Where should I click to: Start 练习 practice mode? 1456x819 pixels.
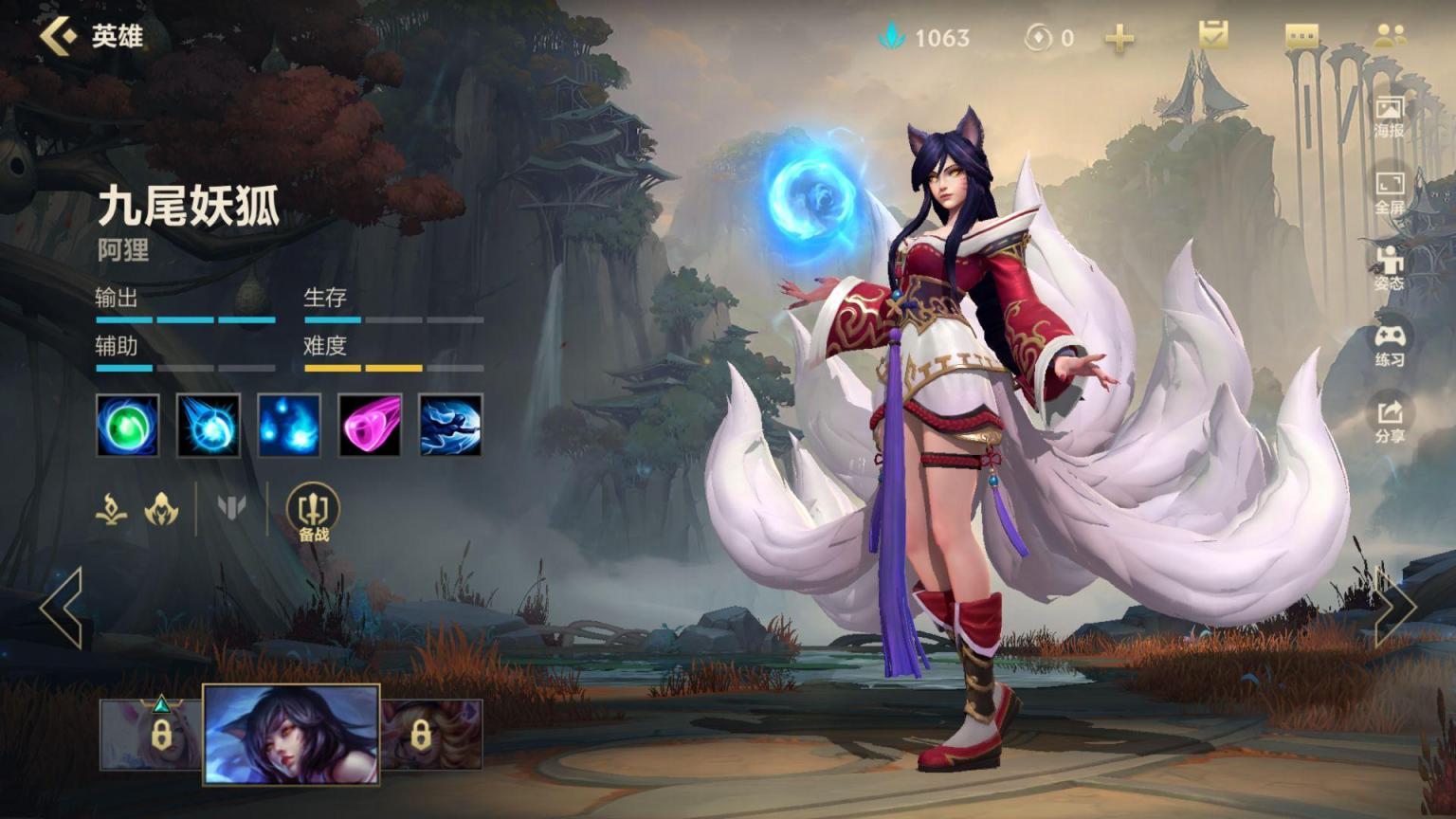coord(1390,345)
